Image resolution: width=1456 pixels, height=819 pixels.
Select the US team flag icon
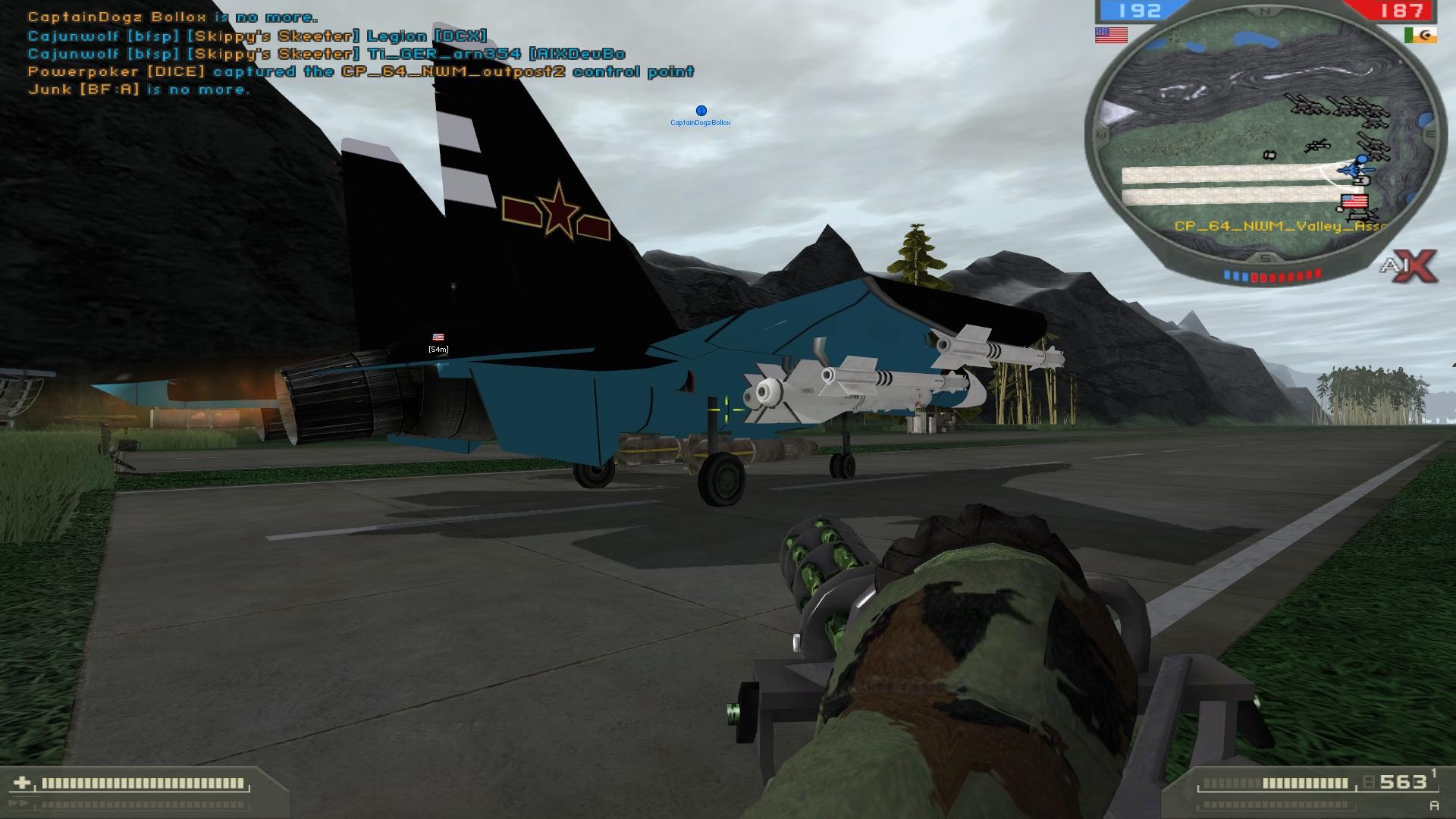1110,35
